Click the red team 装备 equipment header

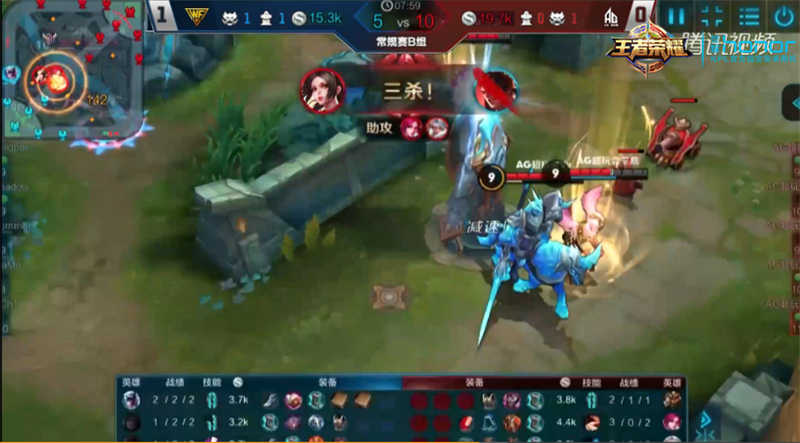click(x=473, y=382)
